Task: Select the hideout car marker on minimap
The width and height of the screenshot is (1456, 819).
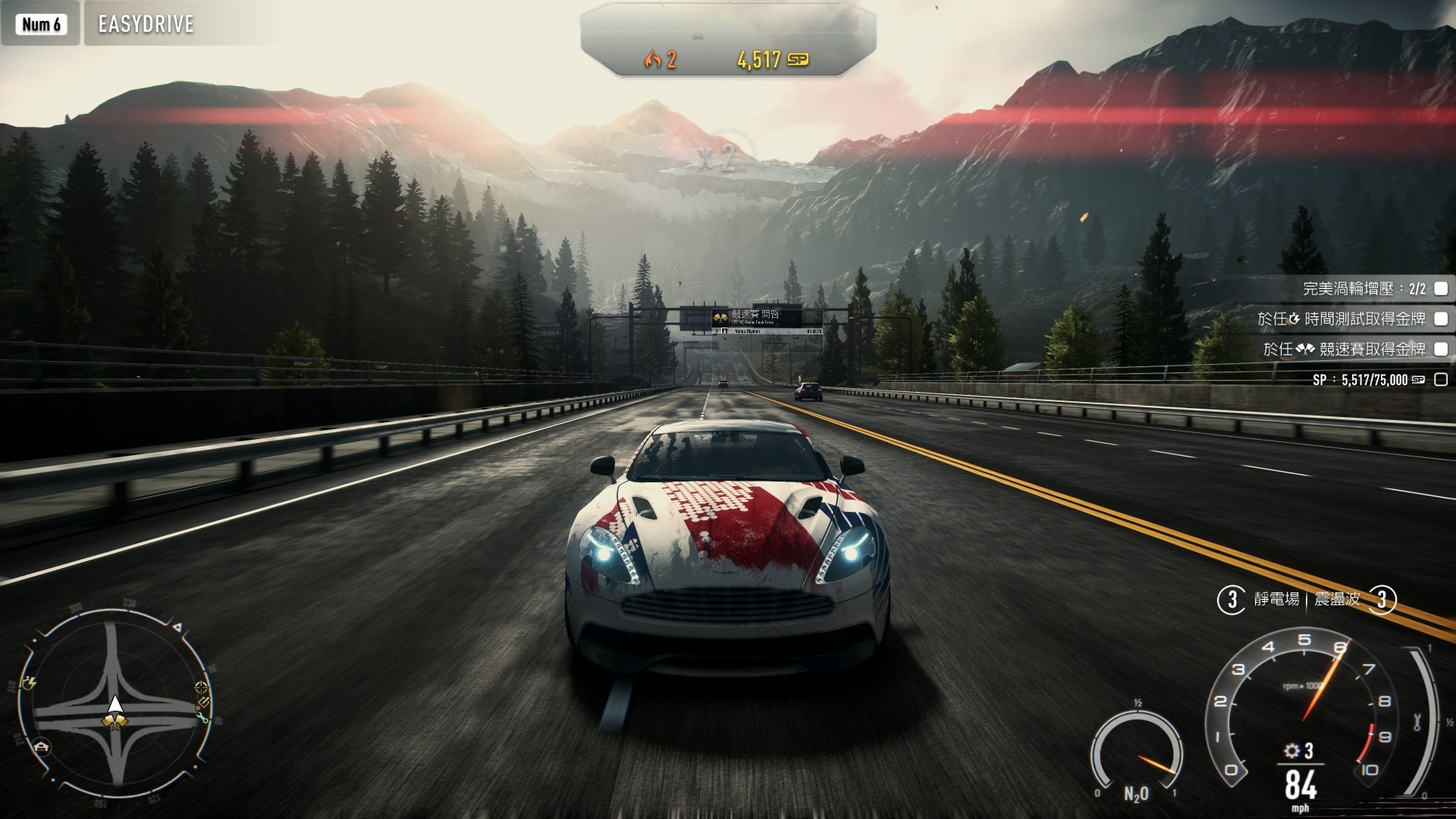Action: [x=41, y=746]
